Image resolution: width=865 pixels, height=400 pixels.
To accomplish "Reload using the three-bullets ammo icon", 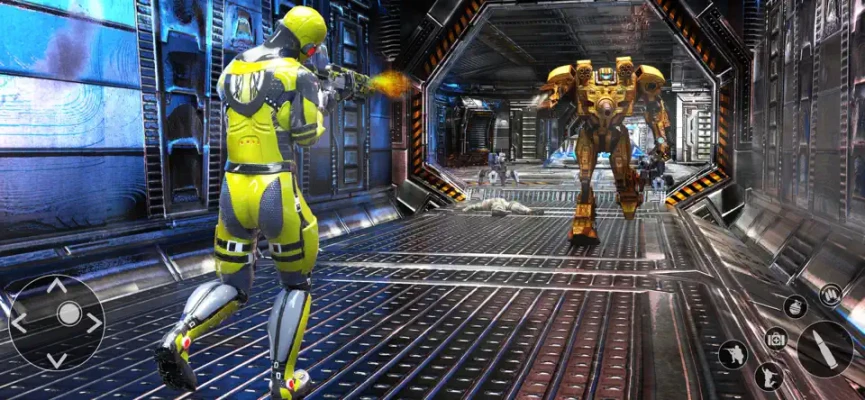I will click(x=830, y=294).
